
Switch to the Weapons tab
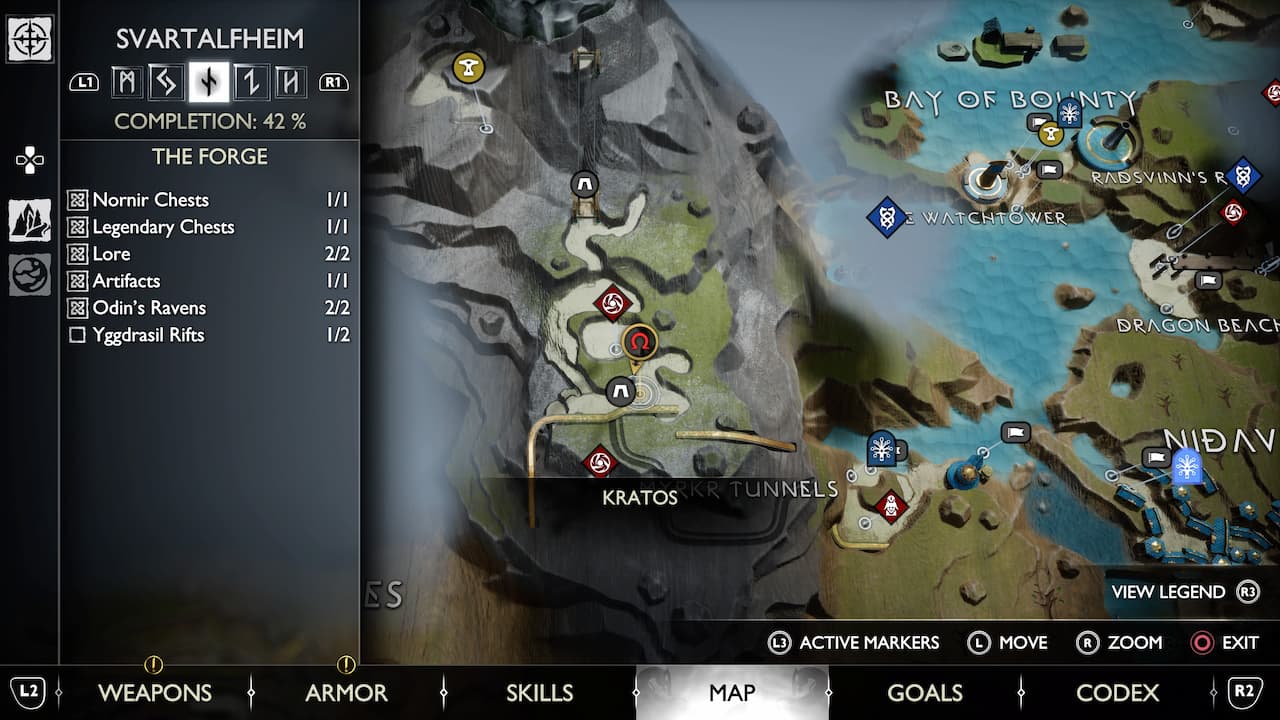(x=154, y=692)
